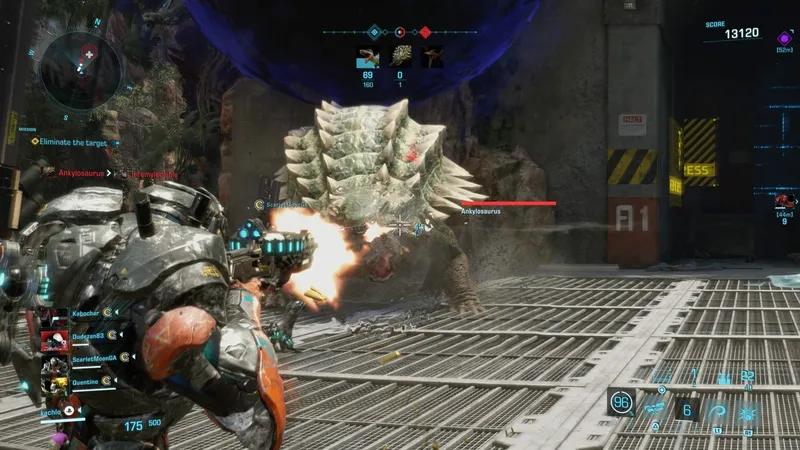Activate the curved-arrow dodge ability
The image size is (800, 450).
tap(717, 408)
